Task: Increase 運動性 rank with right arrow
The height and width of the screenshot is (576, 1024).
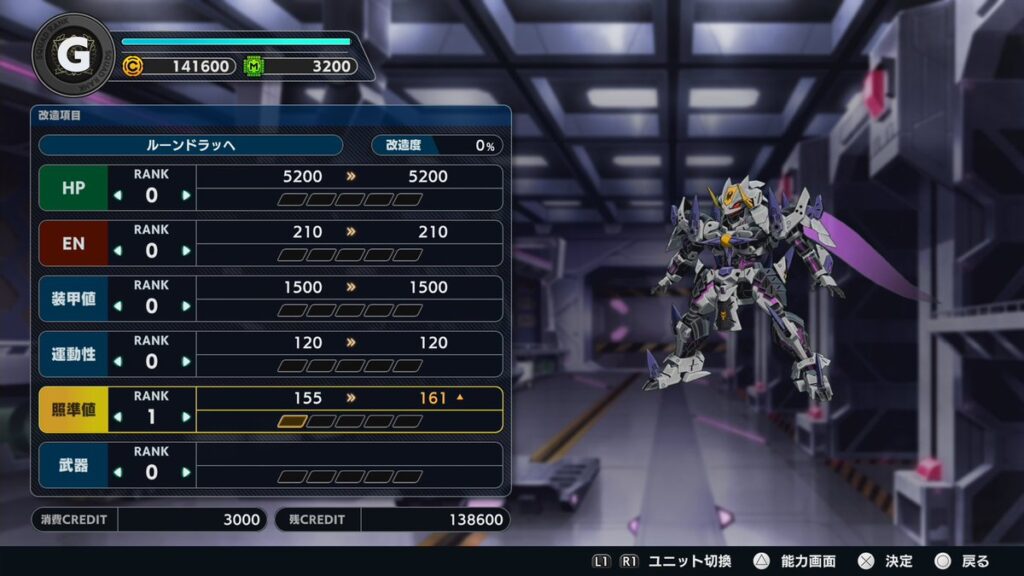Action: click(x=186, y=361)
